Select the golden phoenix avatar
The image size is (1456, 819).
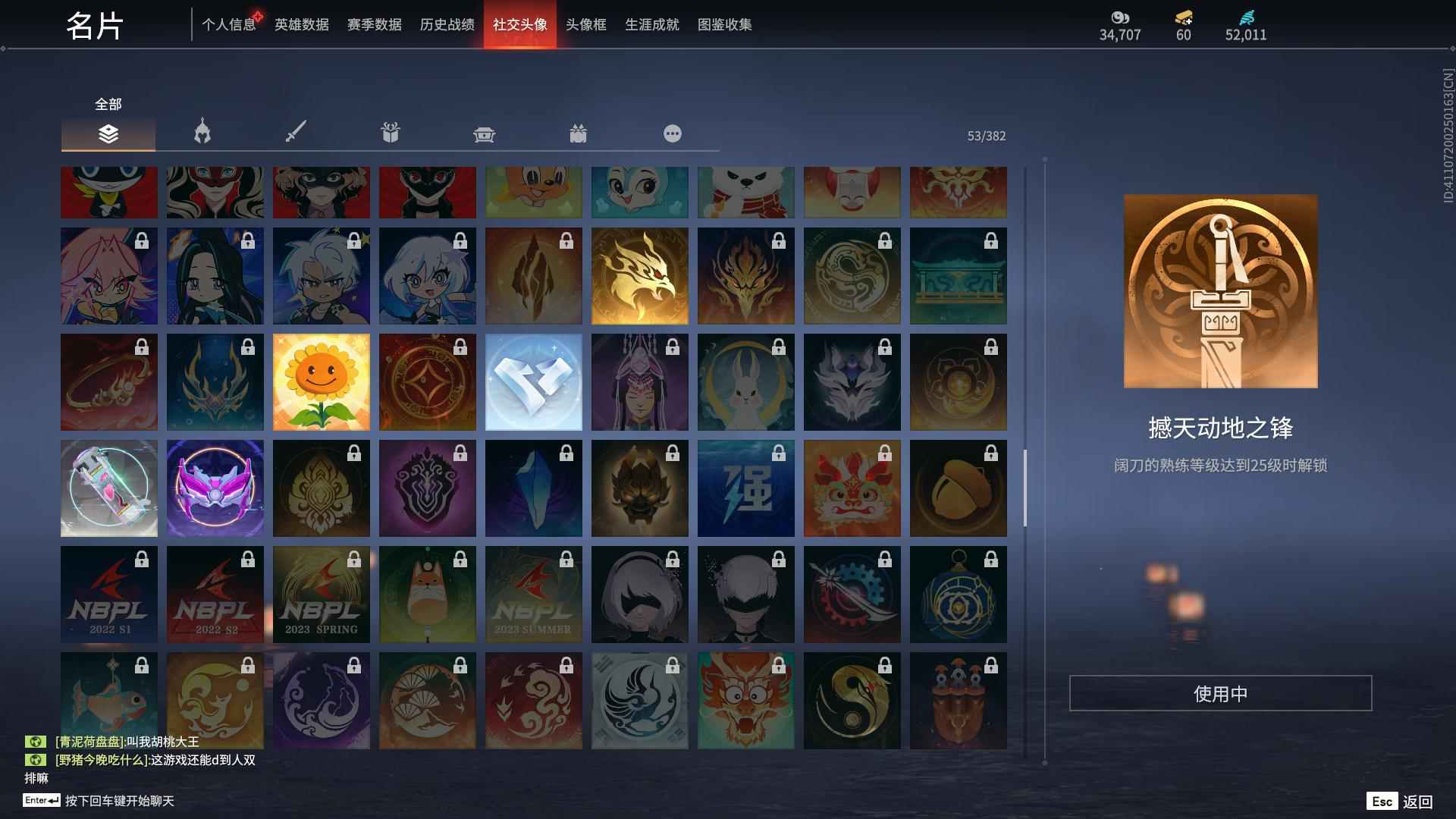click(639, 275)
